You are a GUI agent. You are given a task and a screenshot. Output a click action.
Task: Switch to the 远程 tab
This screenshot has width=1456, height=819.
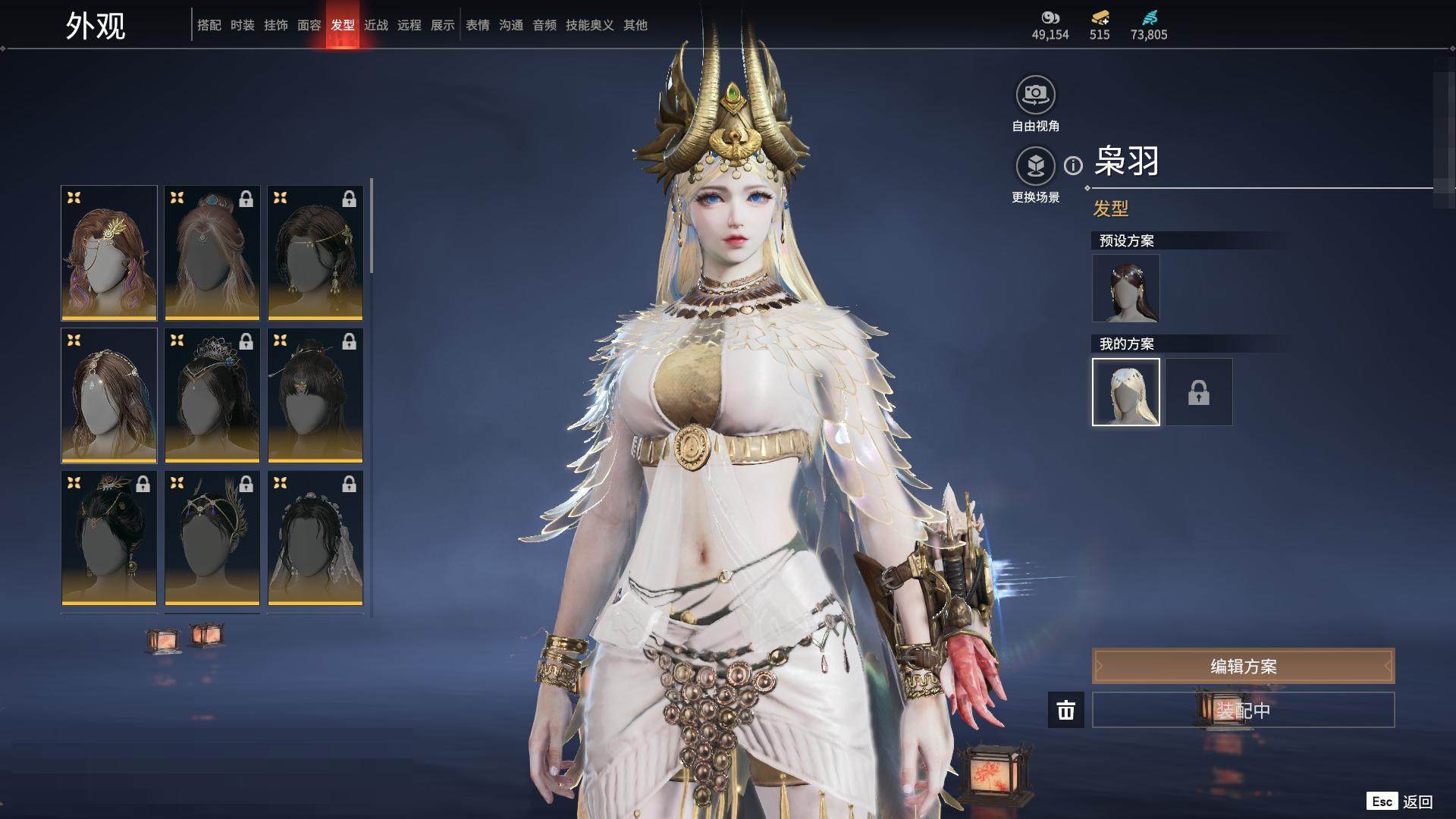tap(409, 25)
